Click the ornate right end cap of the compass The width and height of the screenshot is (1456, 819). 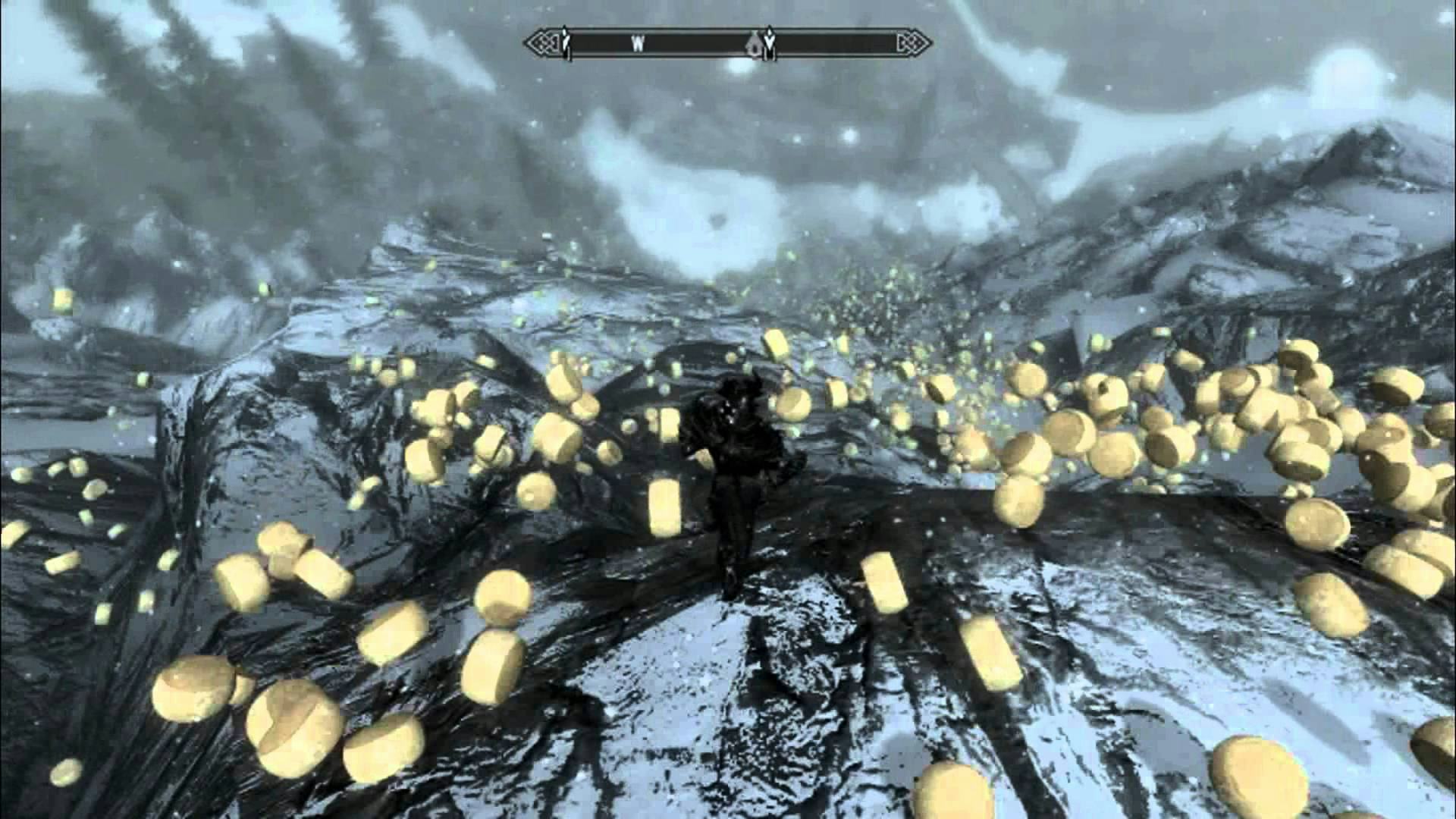pyautogui.click(x=914, y=43)
